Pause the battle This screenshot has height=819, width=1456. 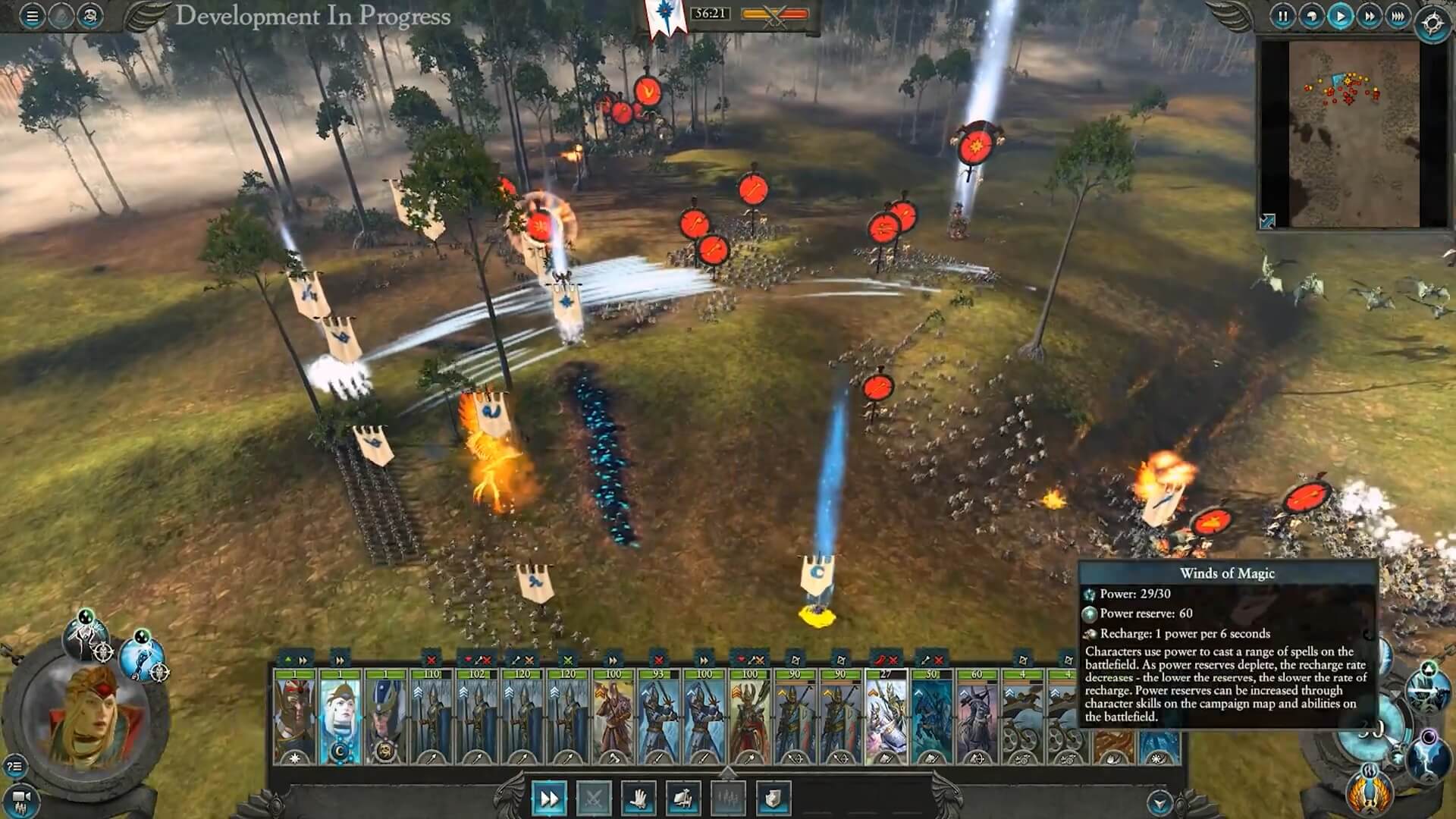coord(1282,16)
